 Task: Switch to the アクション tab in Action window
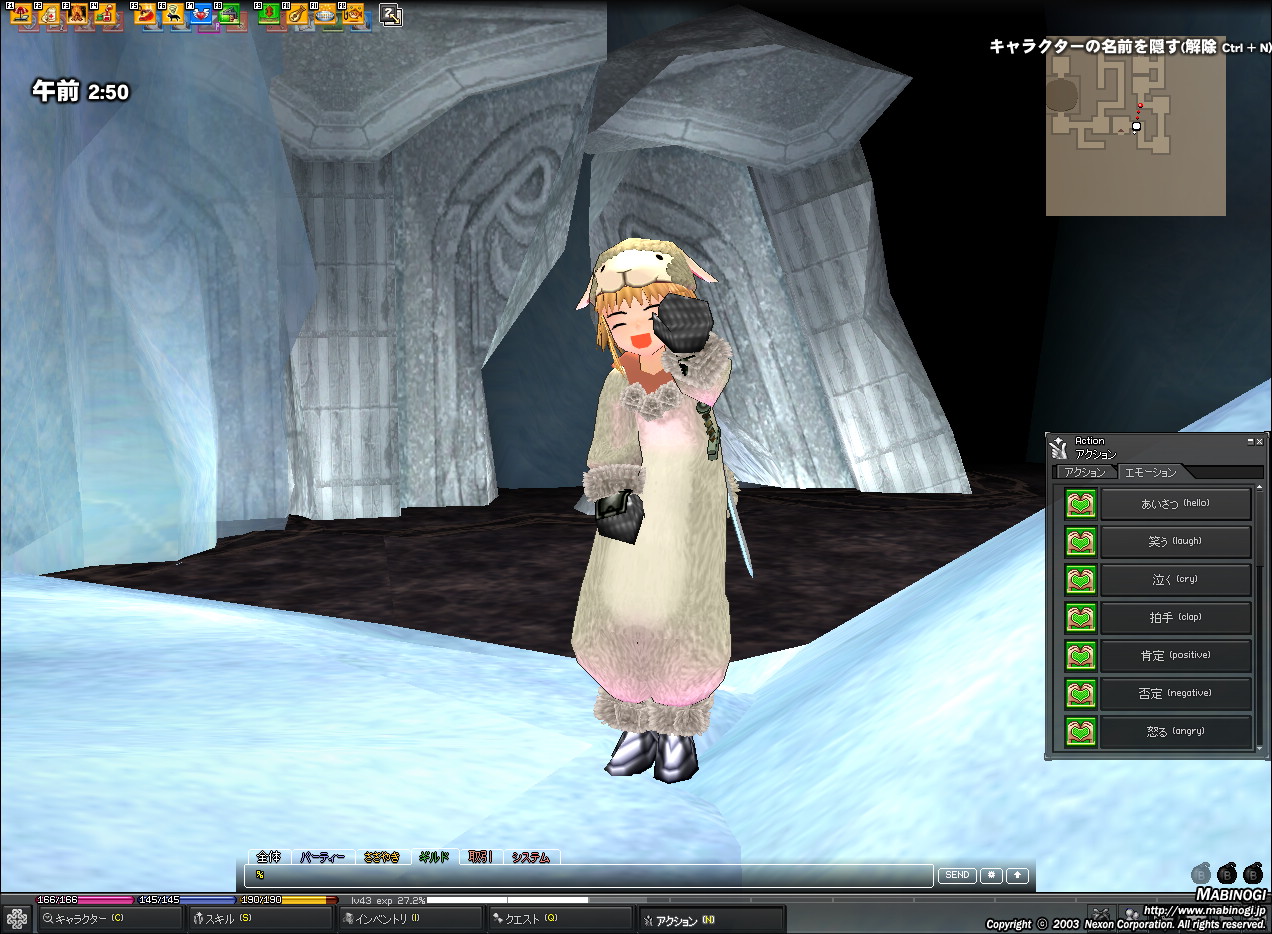[1085, 472]
